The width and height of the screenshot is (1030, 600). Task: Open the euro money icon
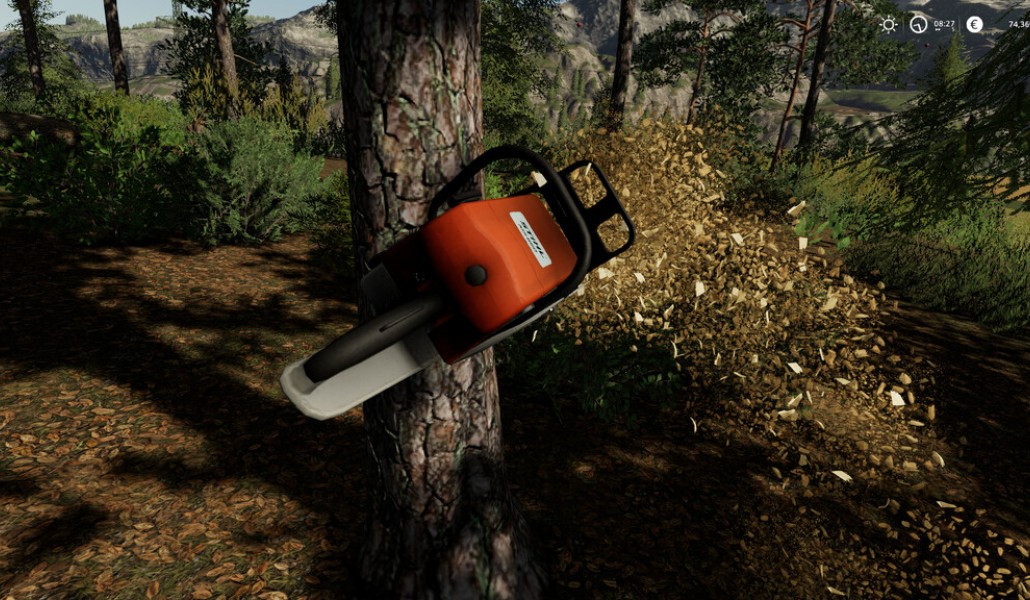coord(974,24)
